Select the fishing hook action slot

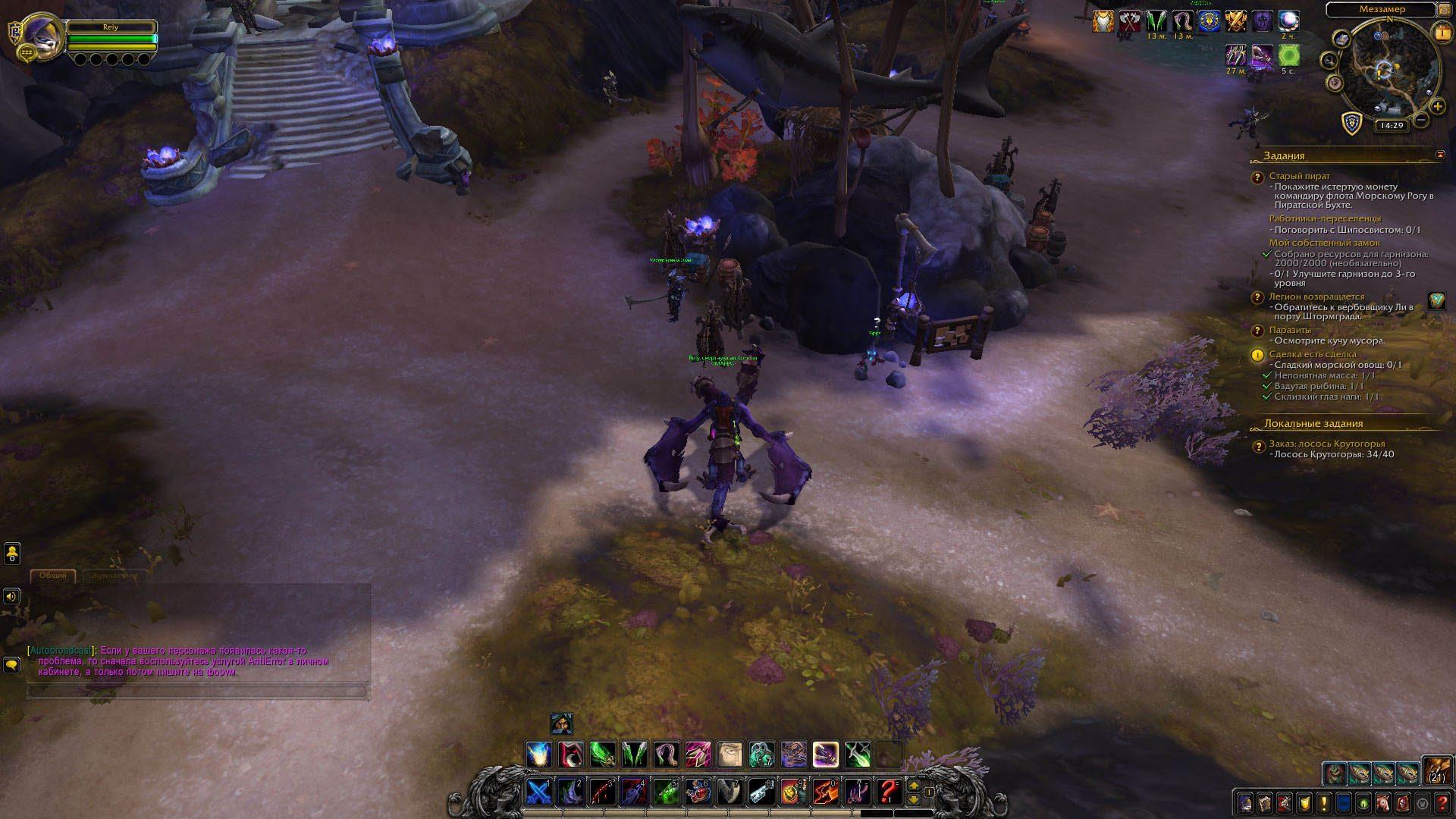coord(856,792)
